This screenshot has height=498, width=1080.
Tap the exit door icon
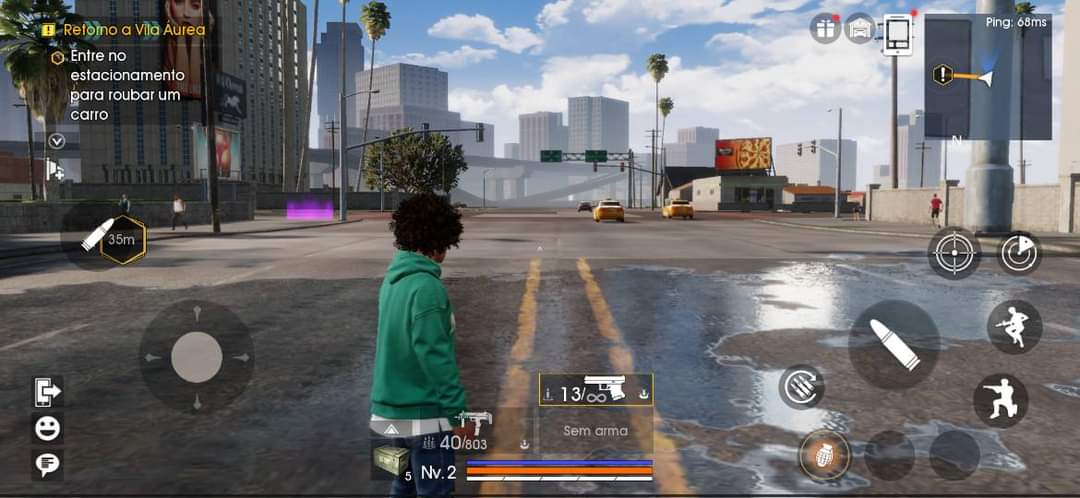pos(47,392)
